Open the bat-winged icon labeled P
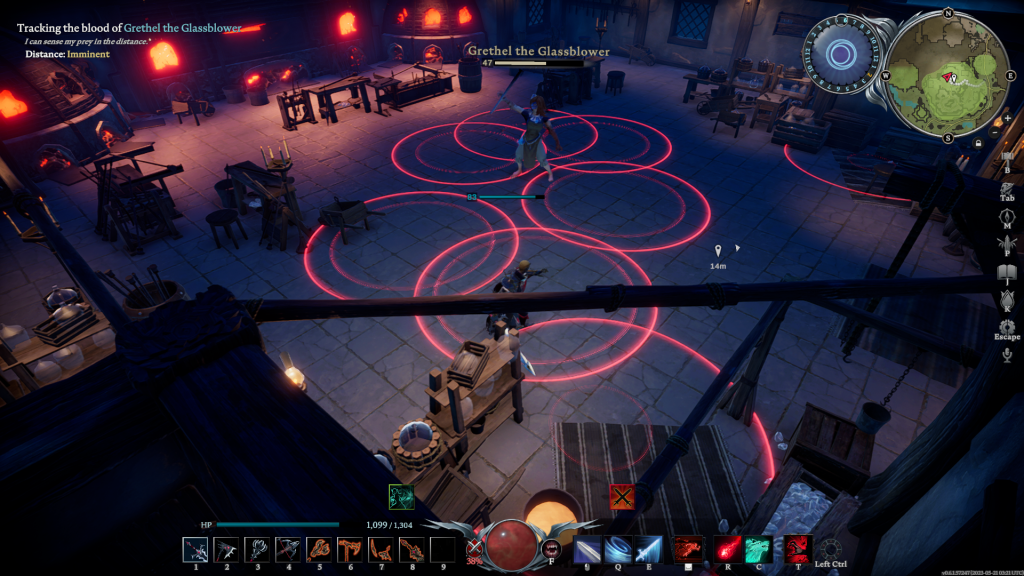This screenshot has width=1024, height=576. point(1007,244)
